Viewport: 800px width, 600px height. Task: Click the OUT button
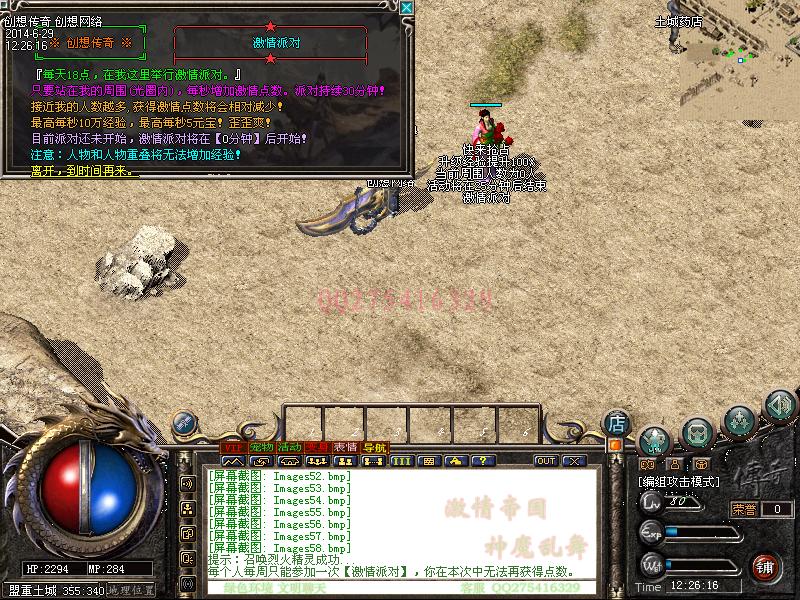[546, 461]
